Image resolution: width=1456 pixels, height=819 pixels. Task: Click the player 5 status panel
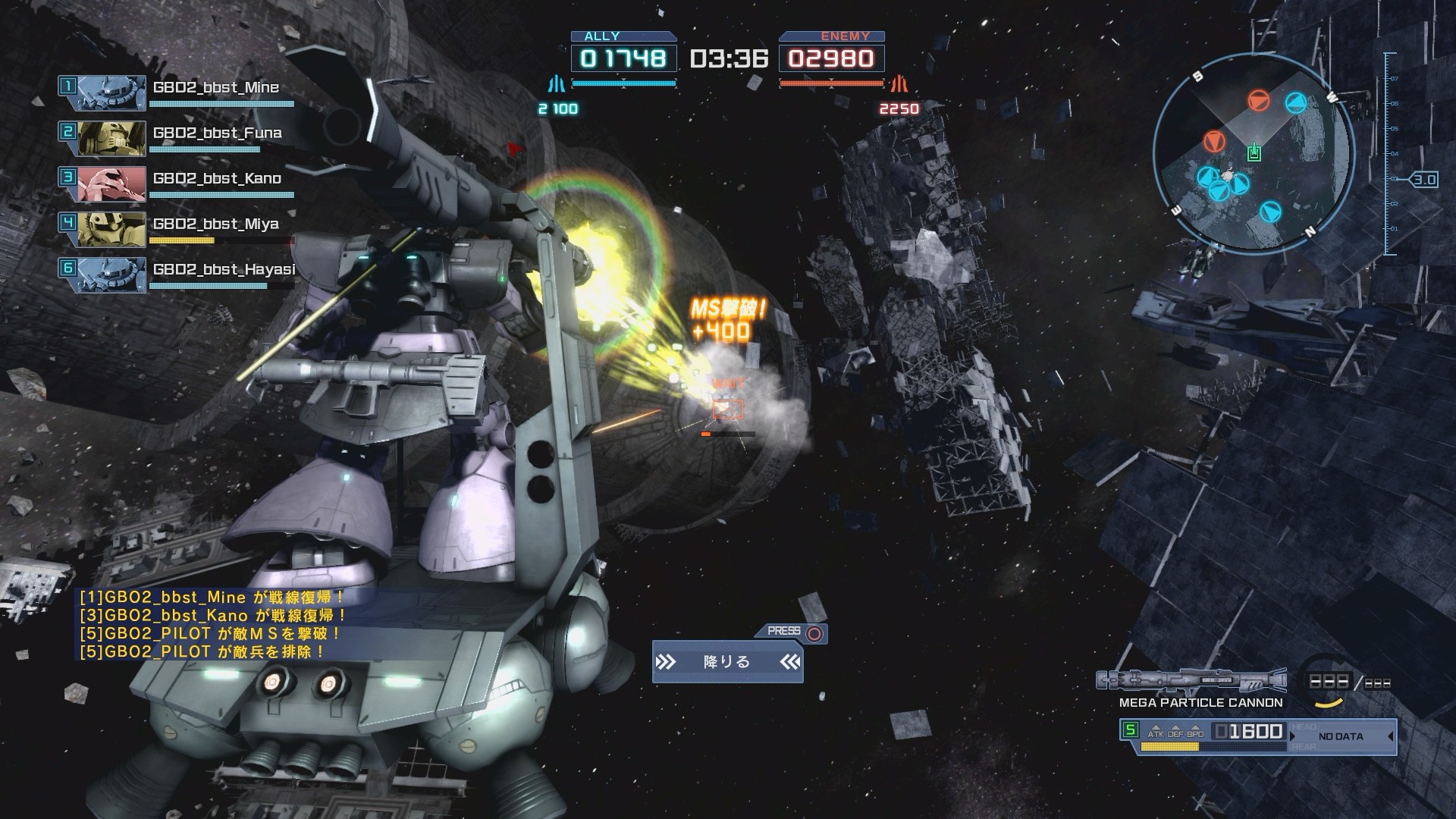(x=1259, y=736)
